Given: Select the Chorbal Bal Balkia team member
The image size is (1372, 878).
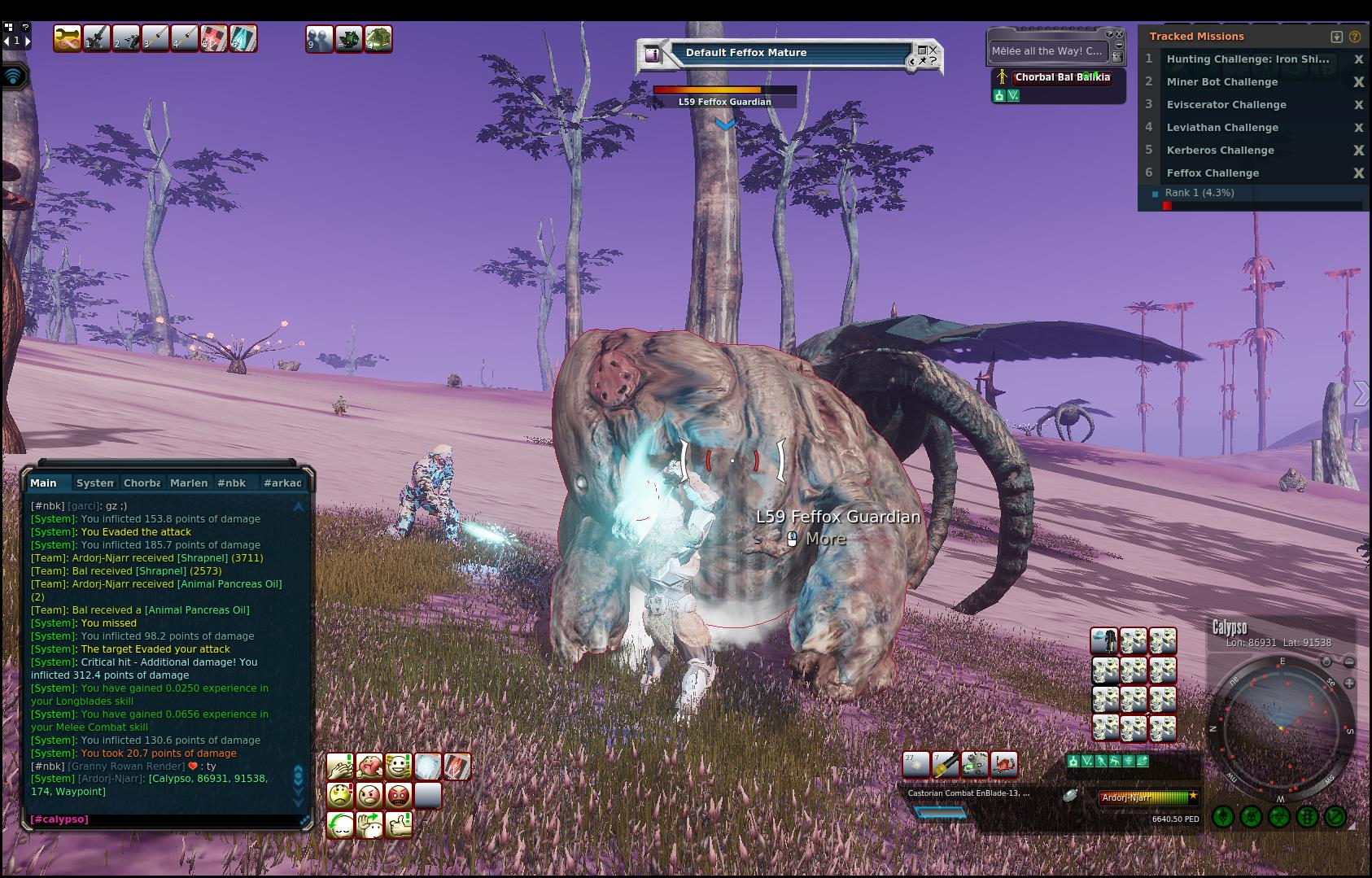Looking at the screenshot, I should pos(1062,77).
